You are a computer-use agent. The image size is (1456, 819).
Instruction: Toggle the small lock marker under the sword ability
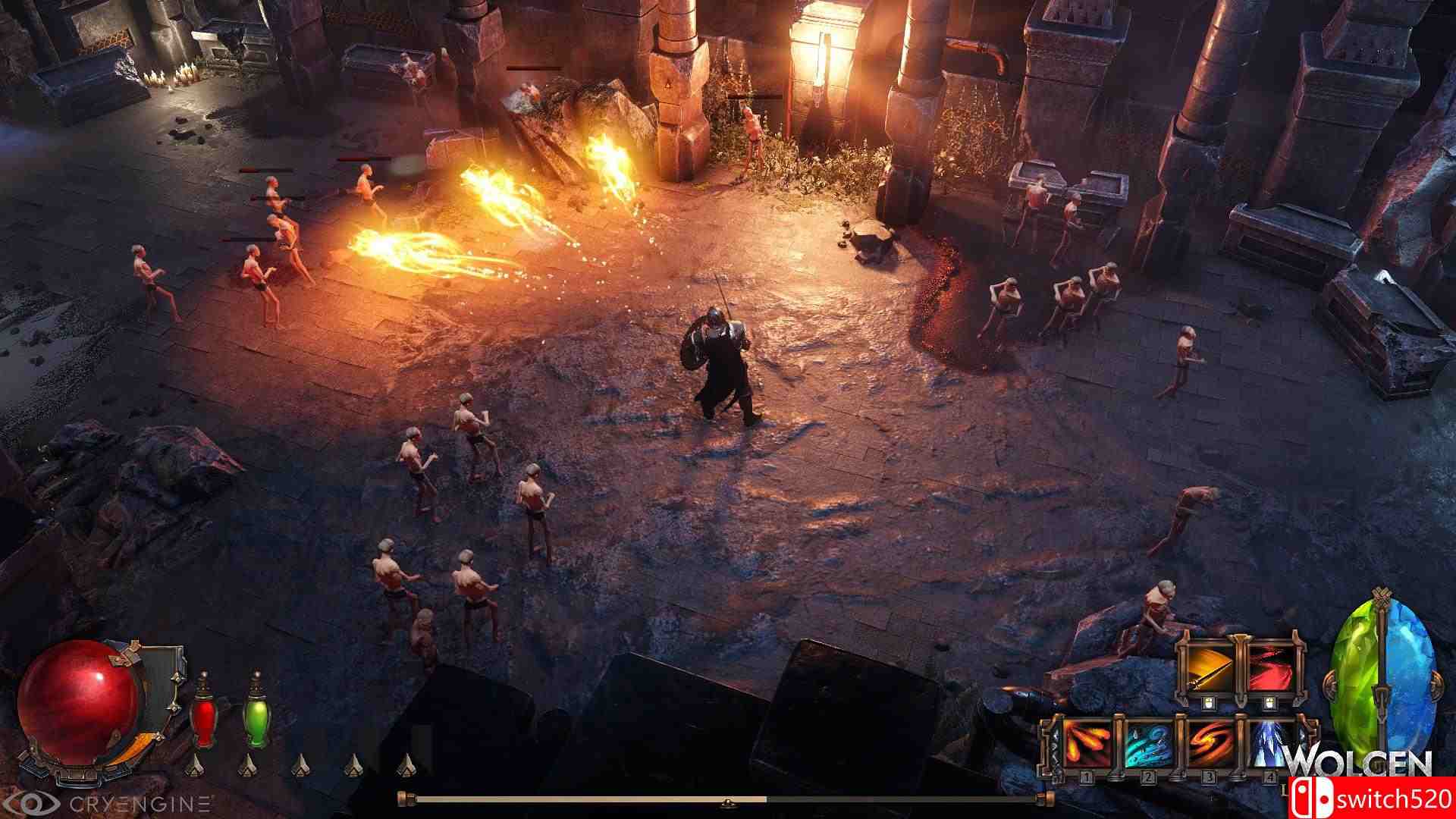coord(1209,701)
